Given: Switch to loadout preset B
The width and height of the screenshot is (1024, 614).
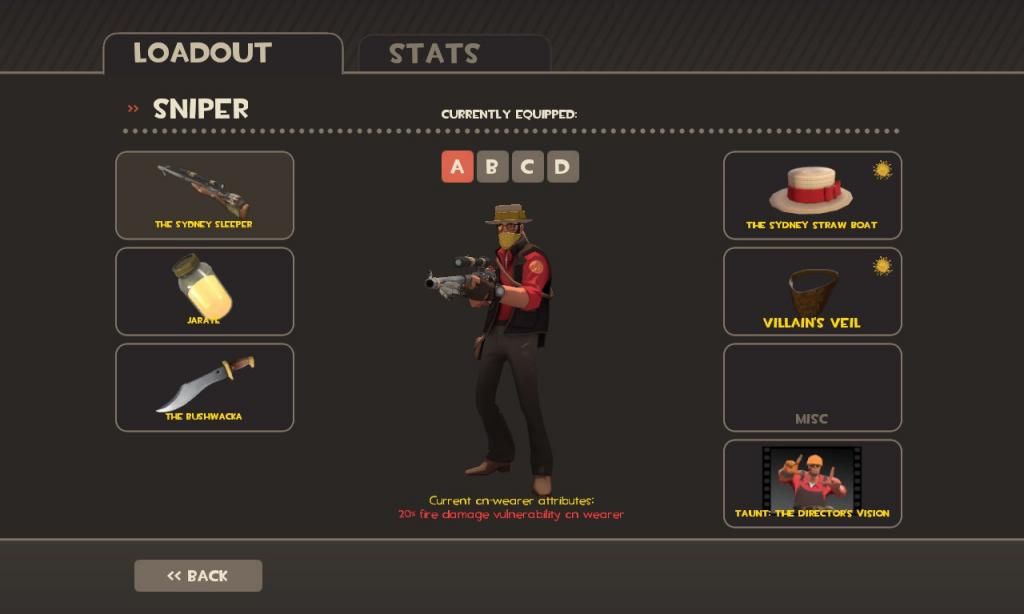Looking at the screenshot, I should [x=492, y=167].
